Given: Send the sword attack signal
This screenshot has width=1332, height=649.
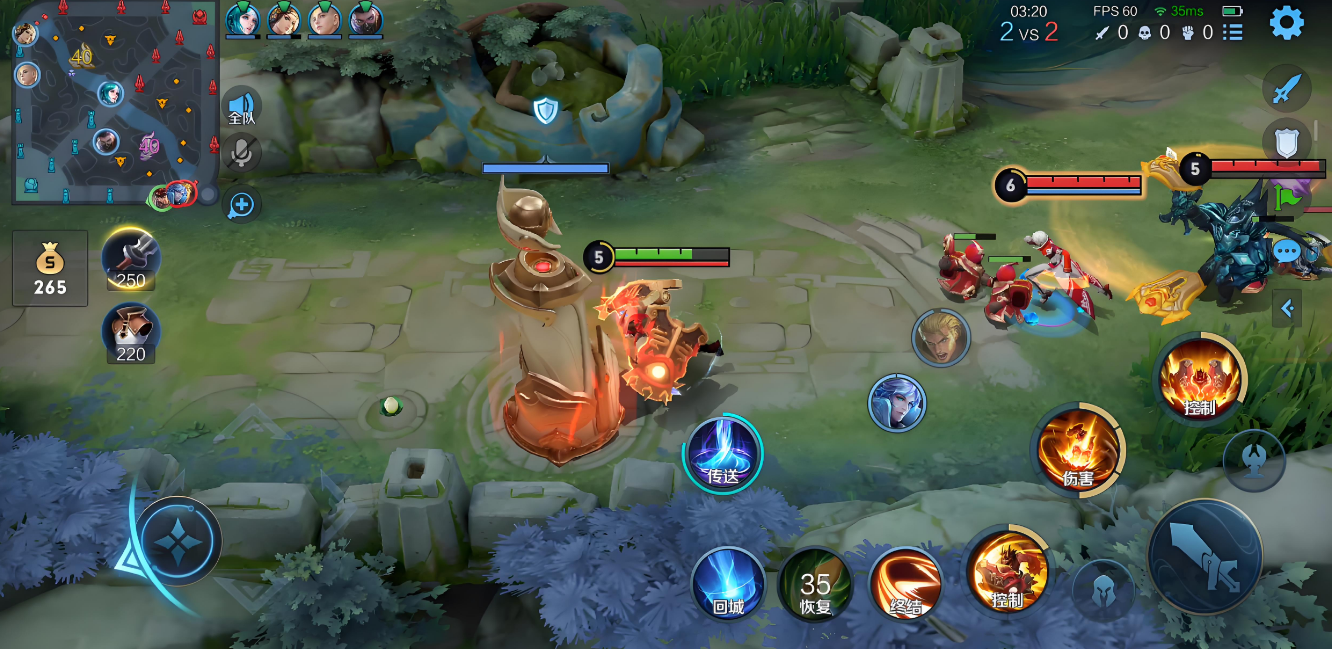Looking at the screenshot, I should [x=1286, y=90].
